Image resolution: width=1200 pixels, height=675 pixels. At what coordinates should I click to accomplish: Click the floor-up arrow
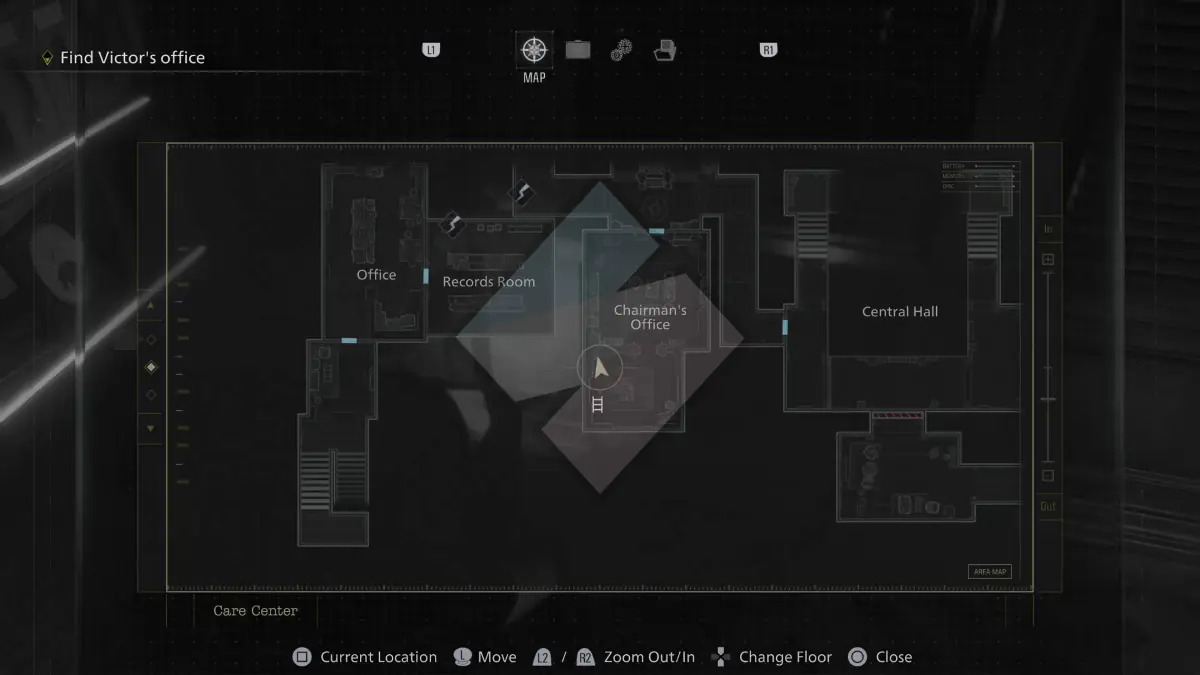(x=151, y=305)
